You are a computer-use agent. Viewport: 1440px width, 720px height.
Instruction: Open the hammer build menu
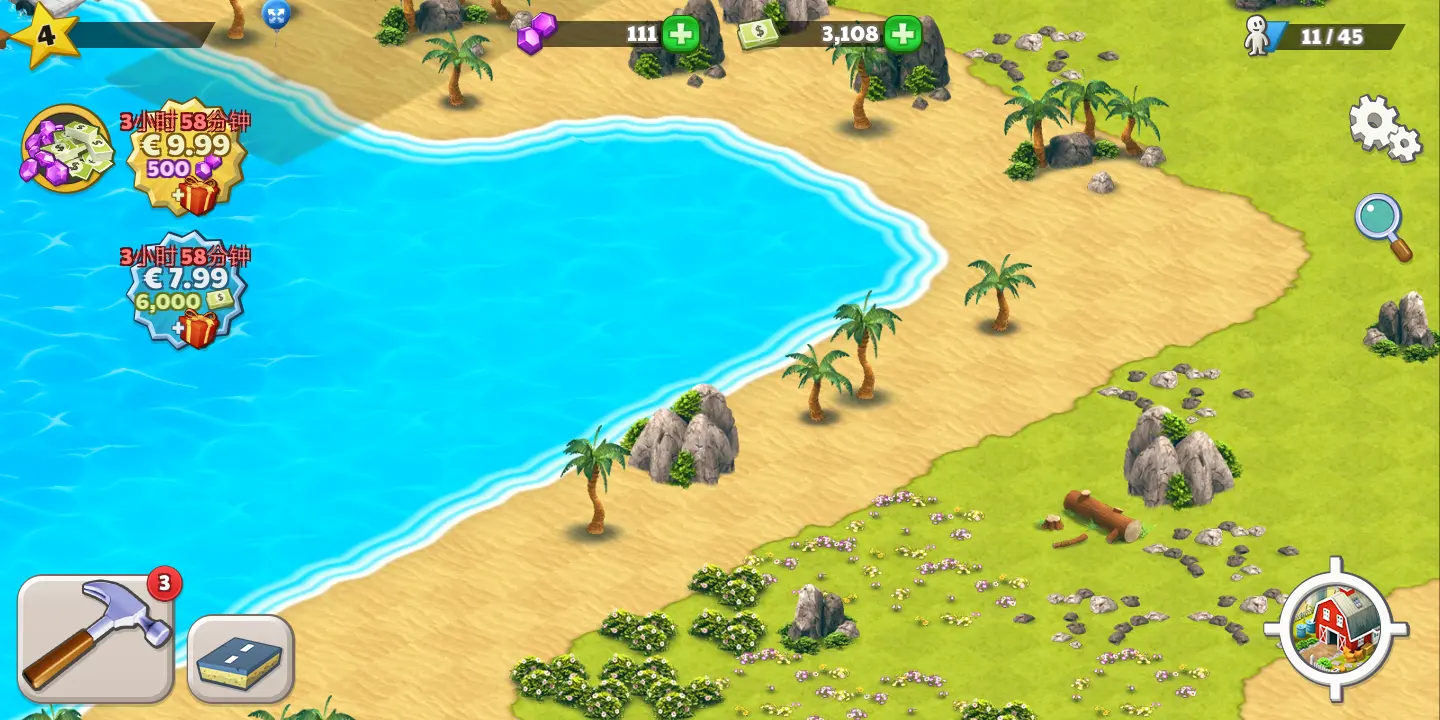coord(96,638)
